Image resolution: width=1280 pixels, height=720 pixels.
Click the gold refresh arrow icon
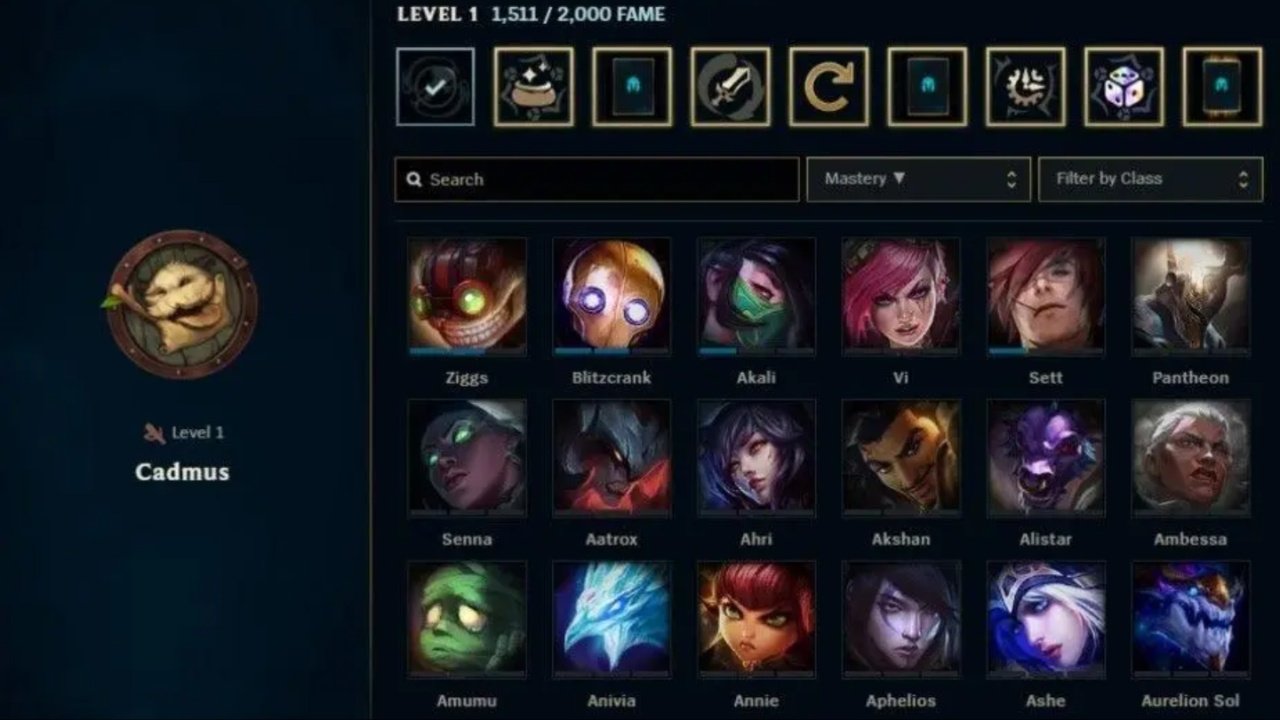point(826,87)
